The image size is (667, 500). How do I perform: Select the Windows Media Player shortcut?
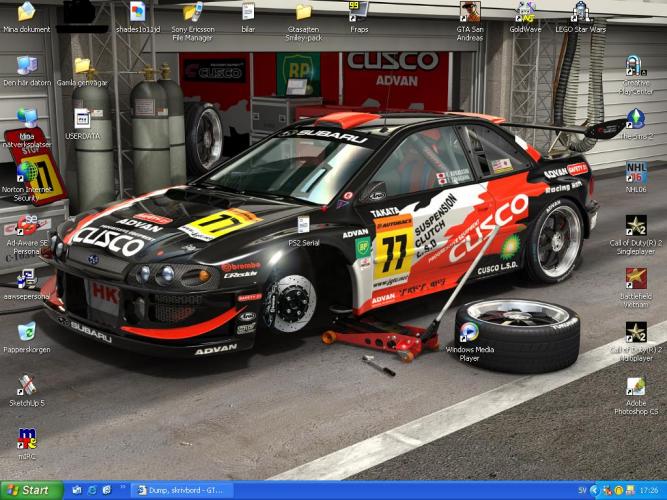click(x=468, y=332)
